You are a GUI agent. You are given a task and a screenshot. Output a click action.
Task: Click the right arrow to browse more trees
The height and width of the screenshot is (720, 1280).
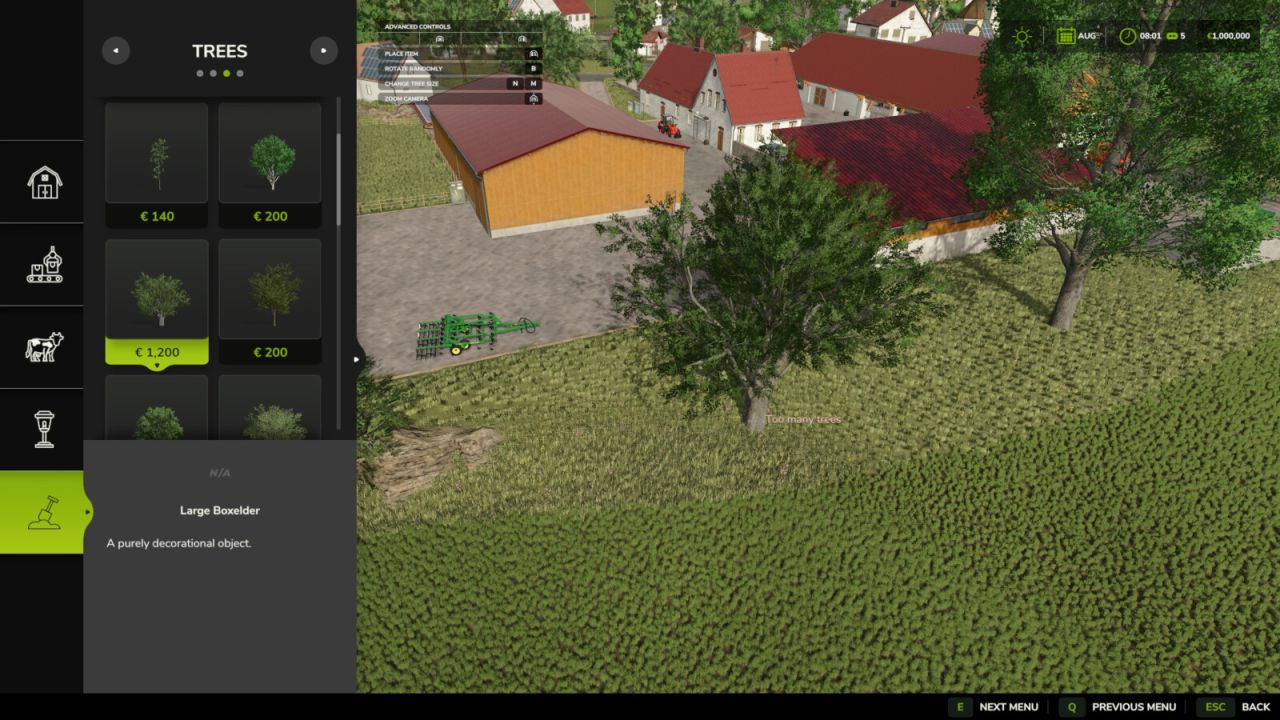click(x=324, y=50)
